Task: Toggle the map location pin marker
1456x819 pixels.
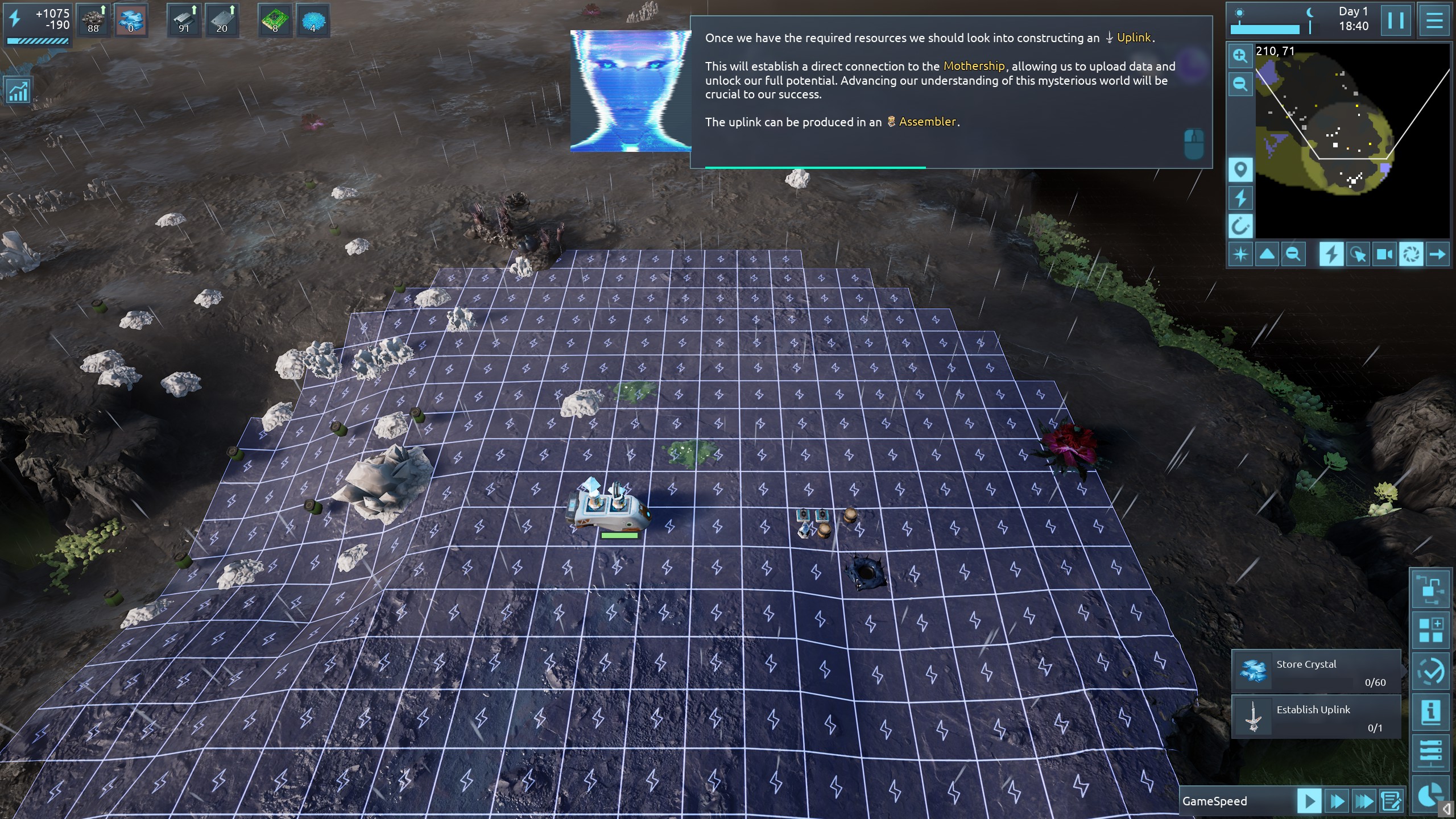Action: [1240, 169]
